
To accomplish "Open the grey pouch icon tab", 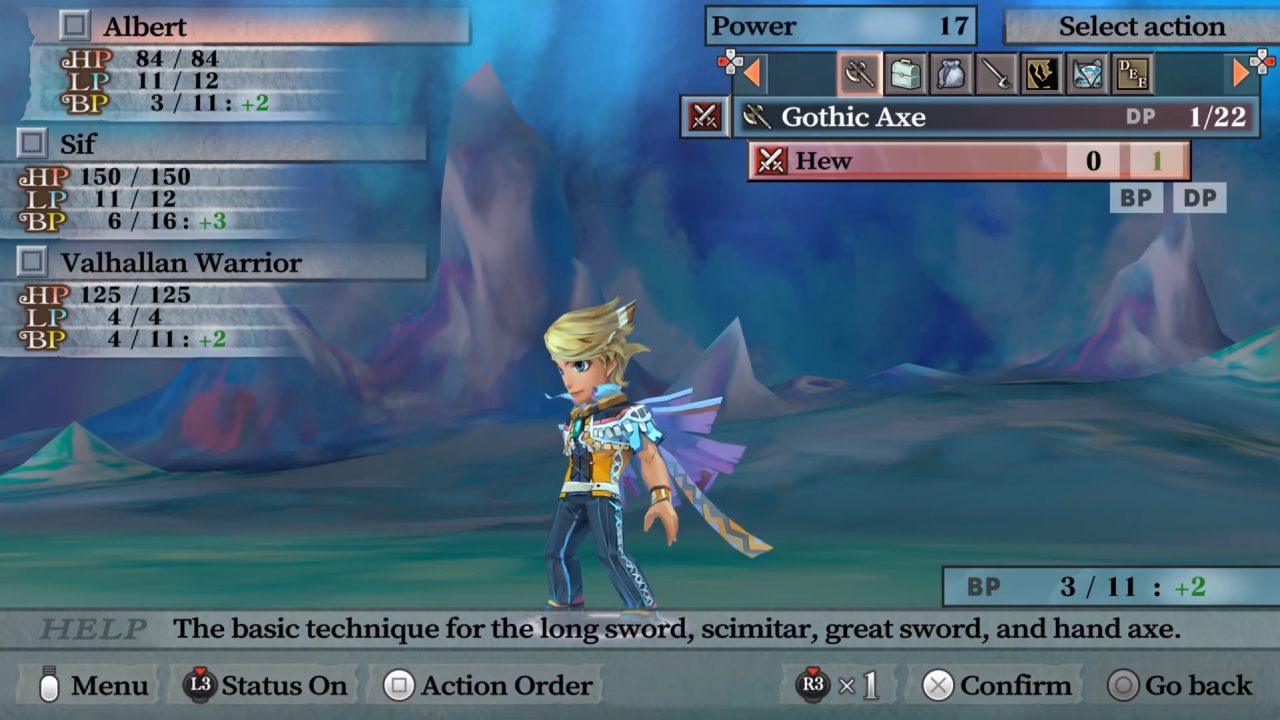I will (x=951, y=73).
